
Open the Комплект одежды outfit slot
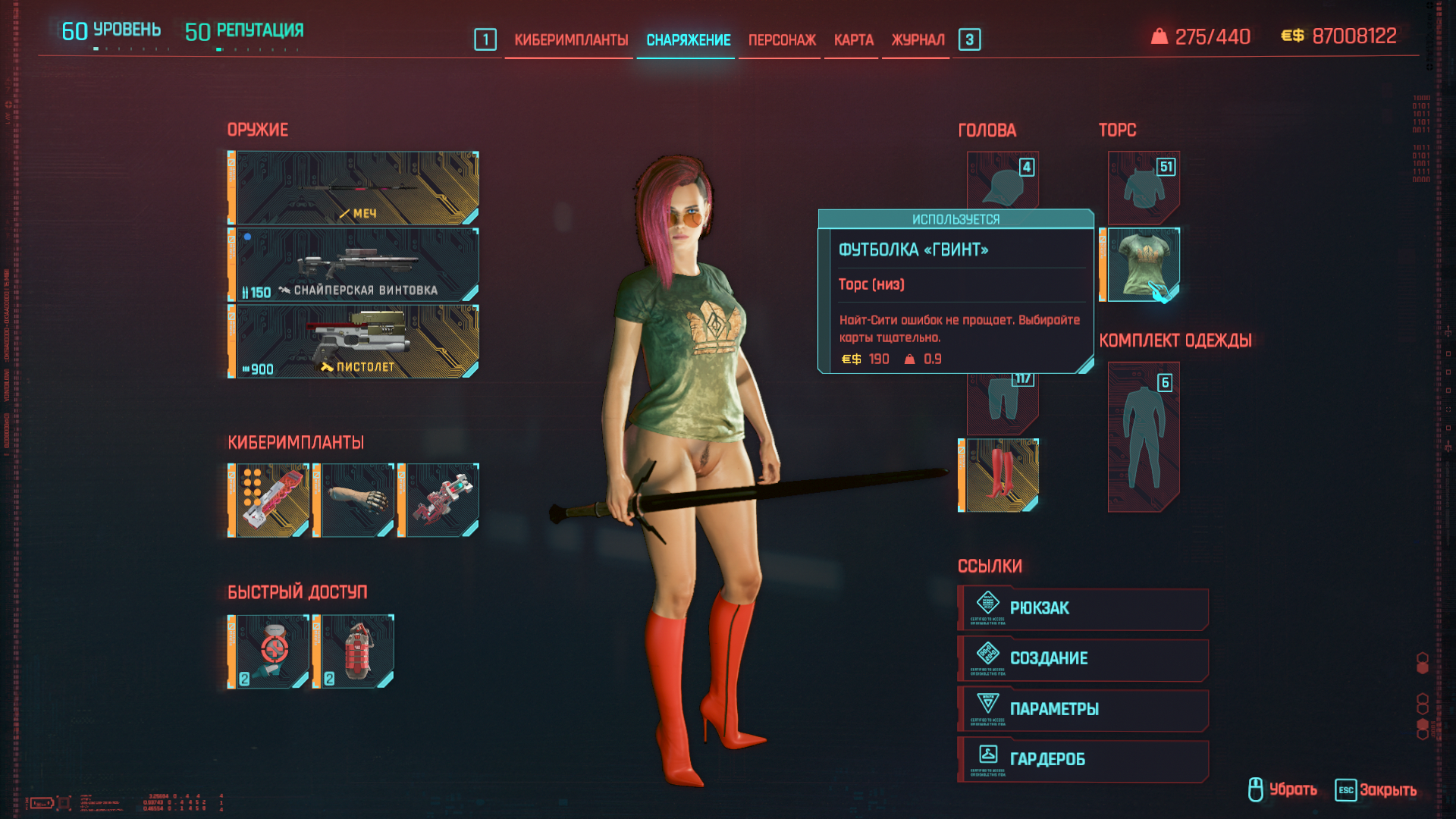pos(1144,436)
